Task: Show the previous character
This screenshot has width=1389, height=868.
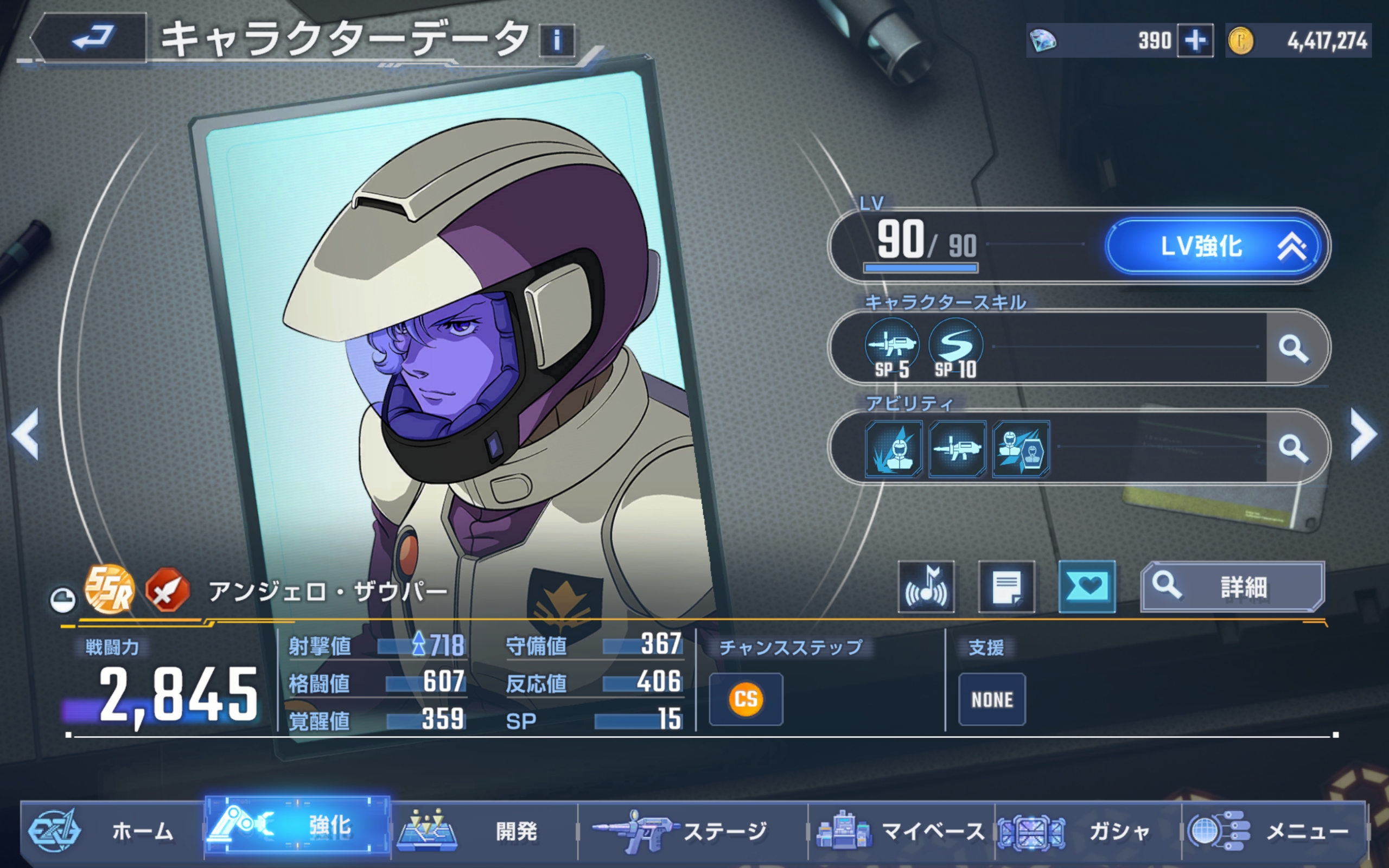Action: [x=26, y=434]
